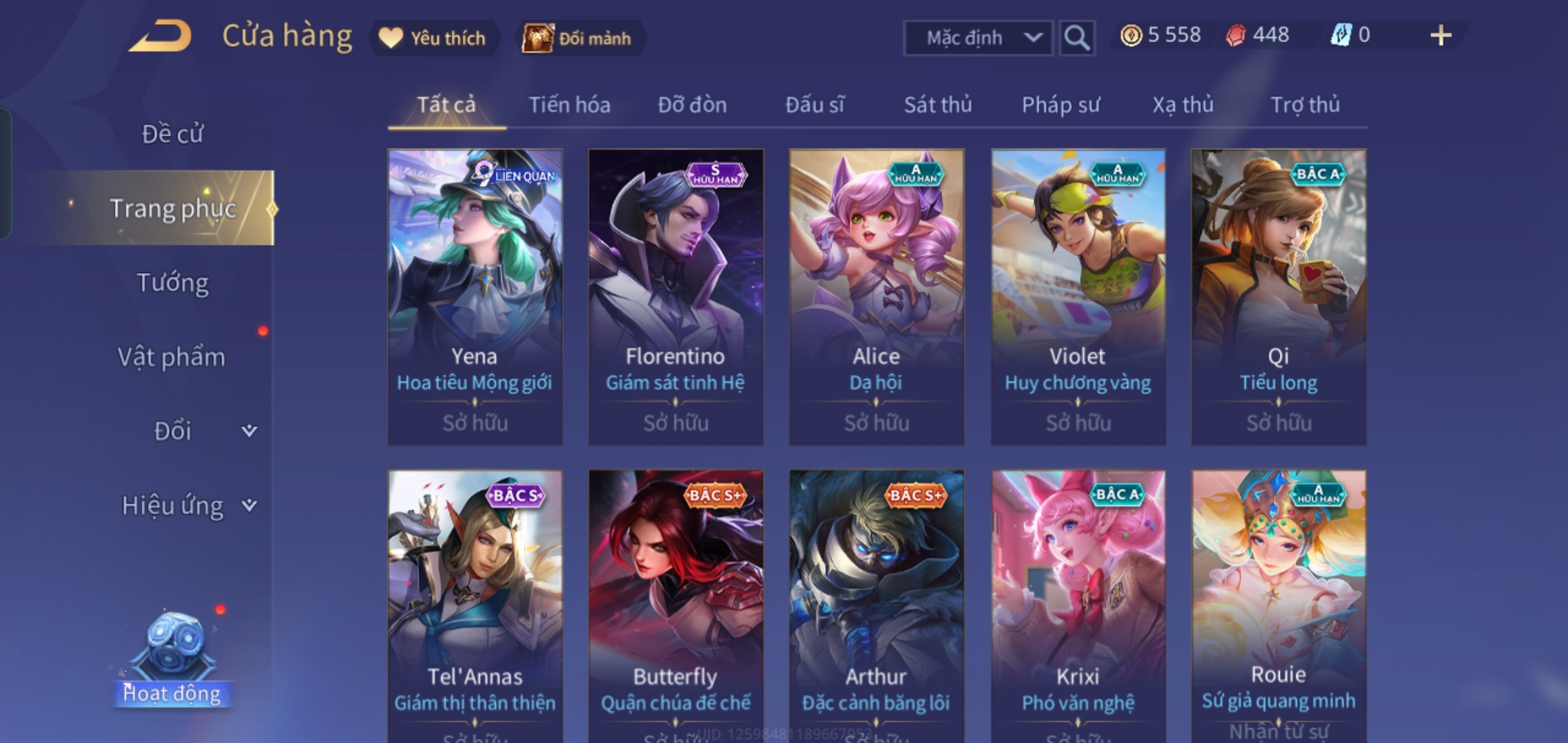This screenshot has width=1568, height=743.
Task: Open the Đề cử shop section
Action: pos(172,133)
